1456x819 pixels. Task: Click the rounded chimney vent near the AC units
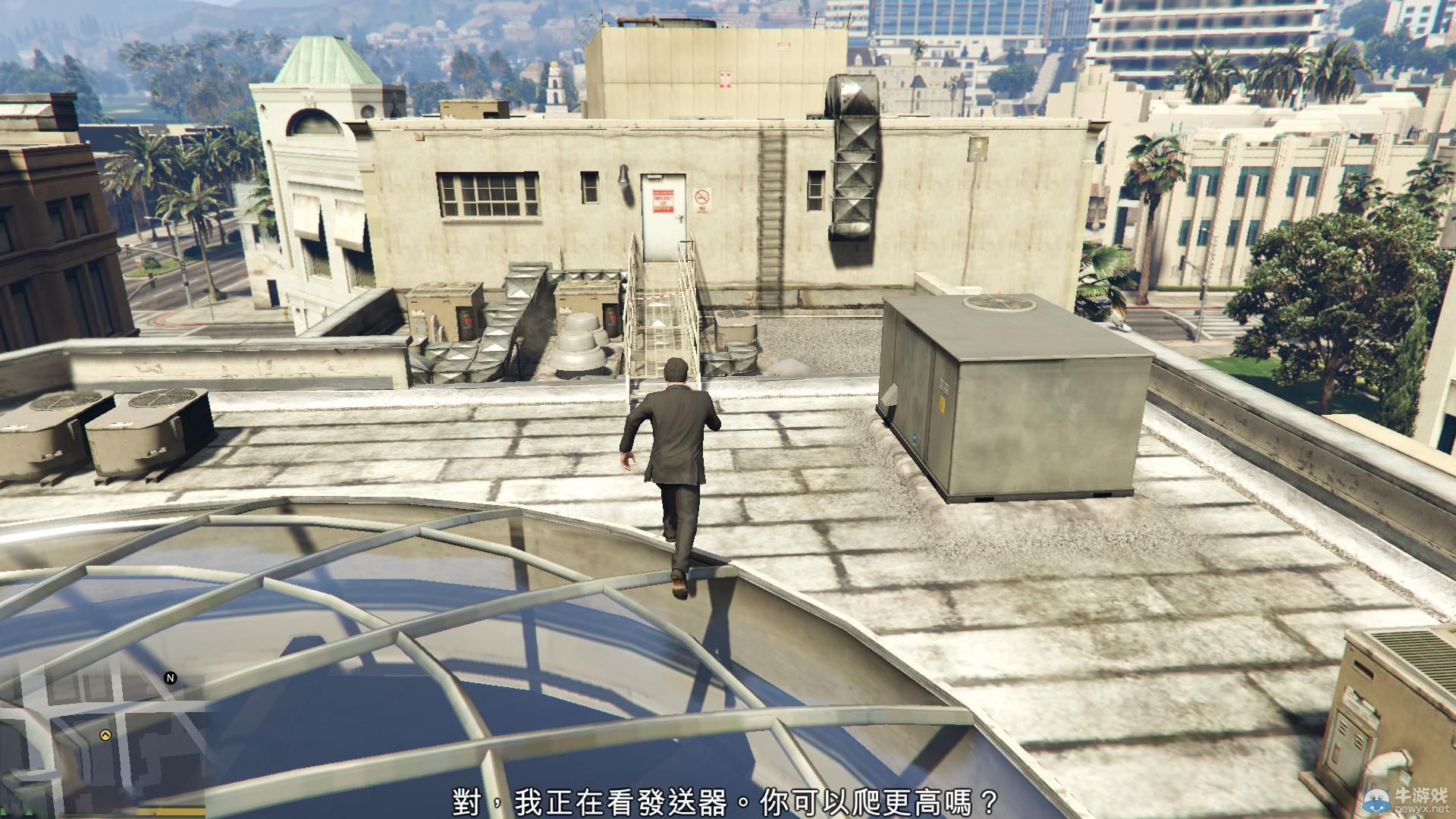tap(580, 337)
